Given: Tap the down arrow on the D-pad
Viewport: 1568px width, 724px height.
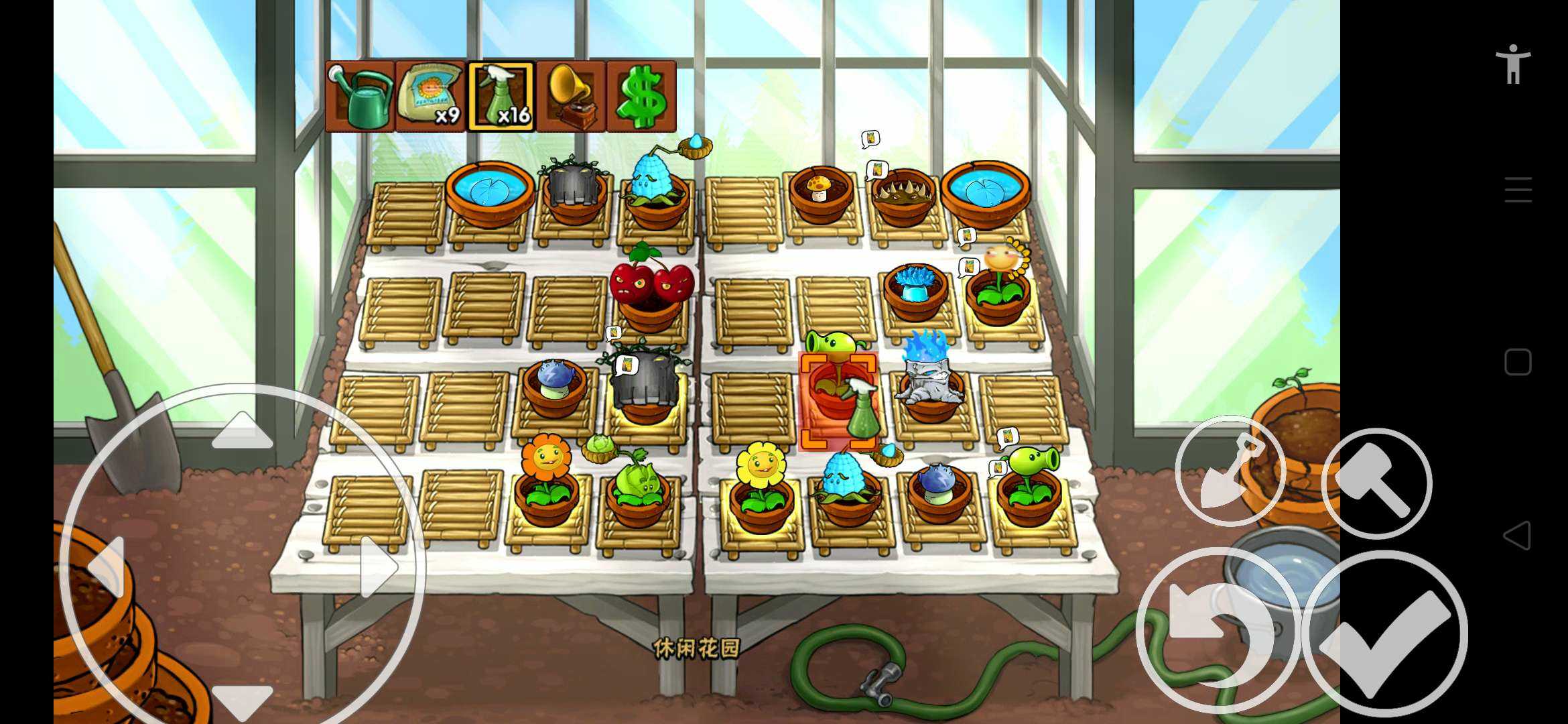Looking at the screenshot, I should coord(242,701).
